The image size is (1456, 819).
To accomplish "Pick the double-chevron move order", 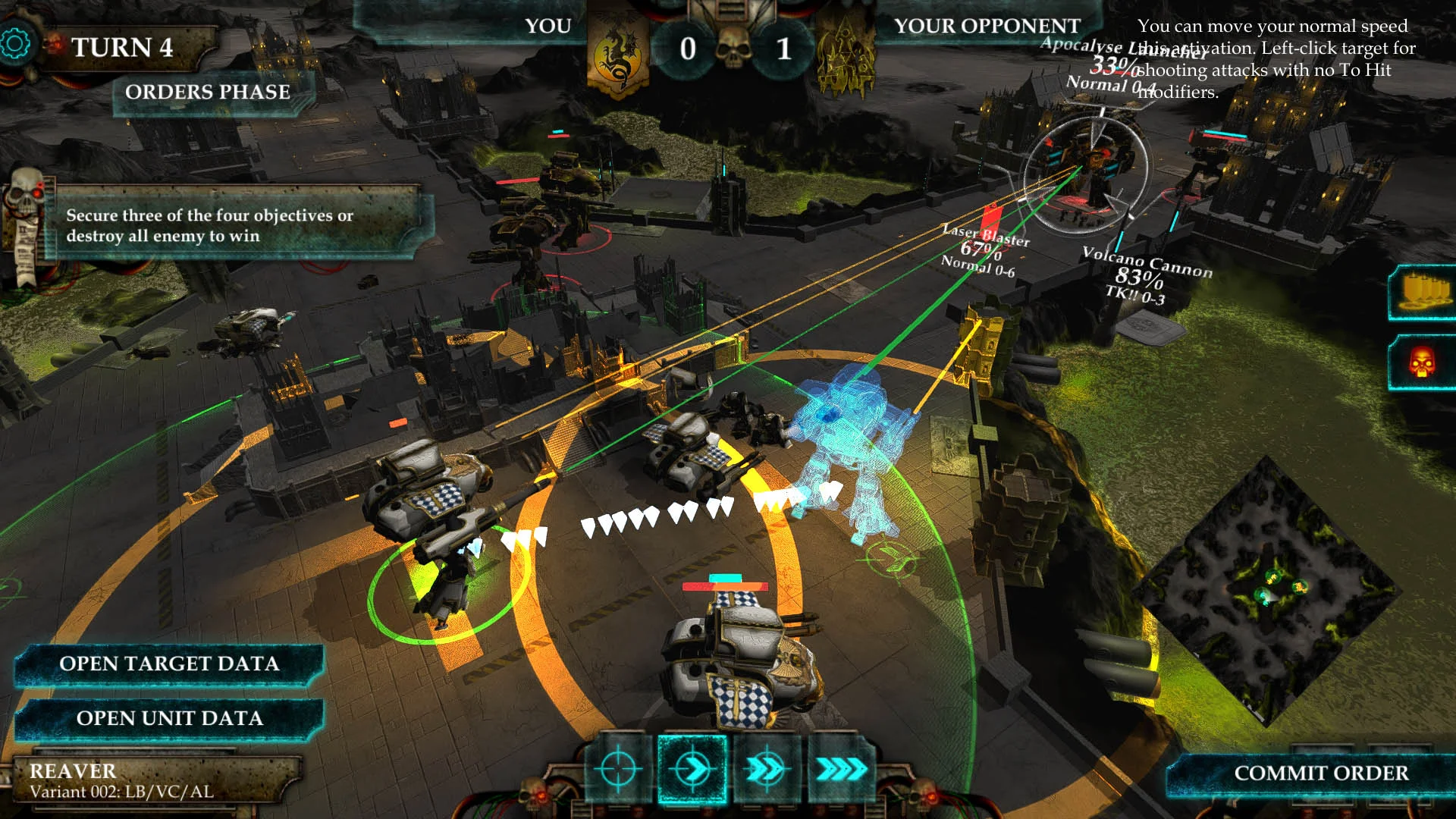I will pos(766,770).
